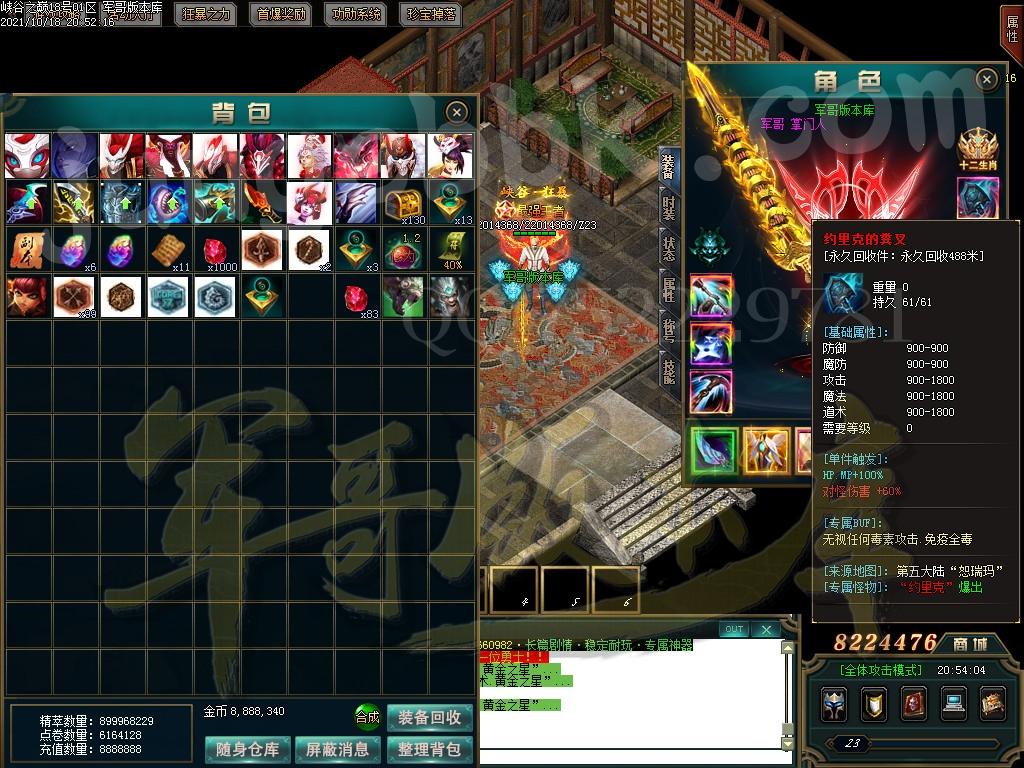Open the 功勋系统 merit system
1024x768 pixels.
click(357, 14)
